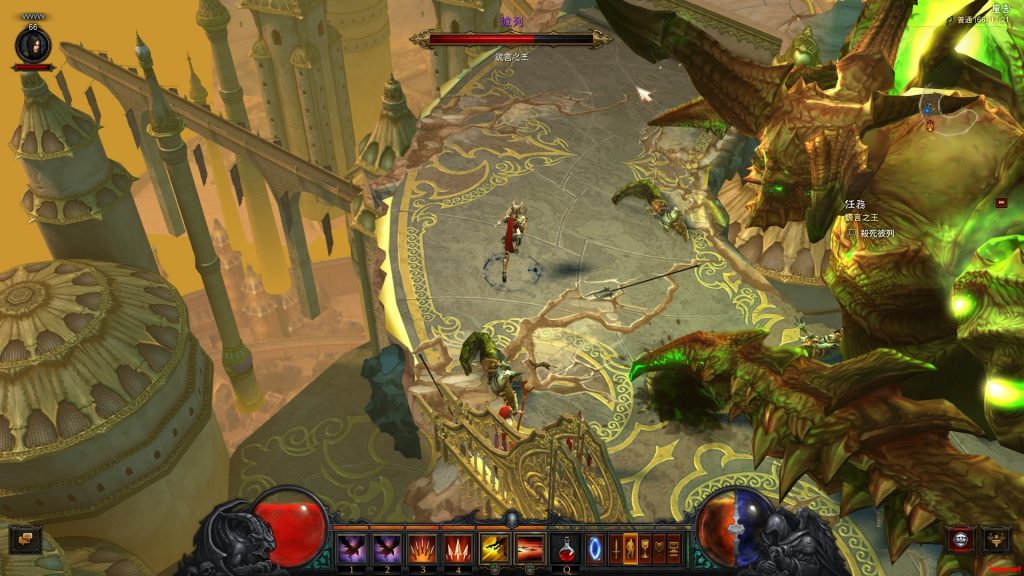Viewport: 1024px width, 576px height.
Task: Select the yellow left-mouse attack skill
Action: point(494,548)
